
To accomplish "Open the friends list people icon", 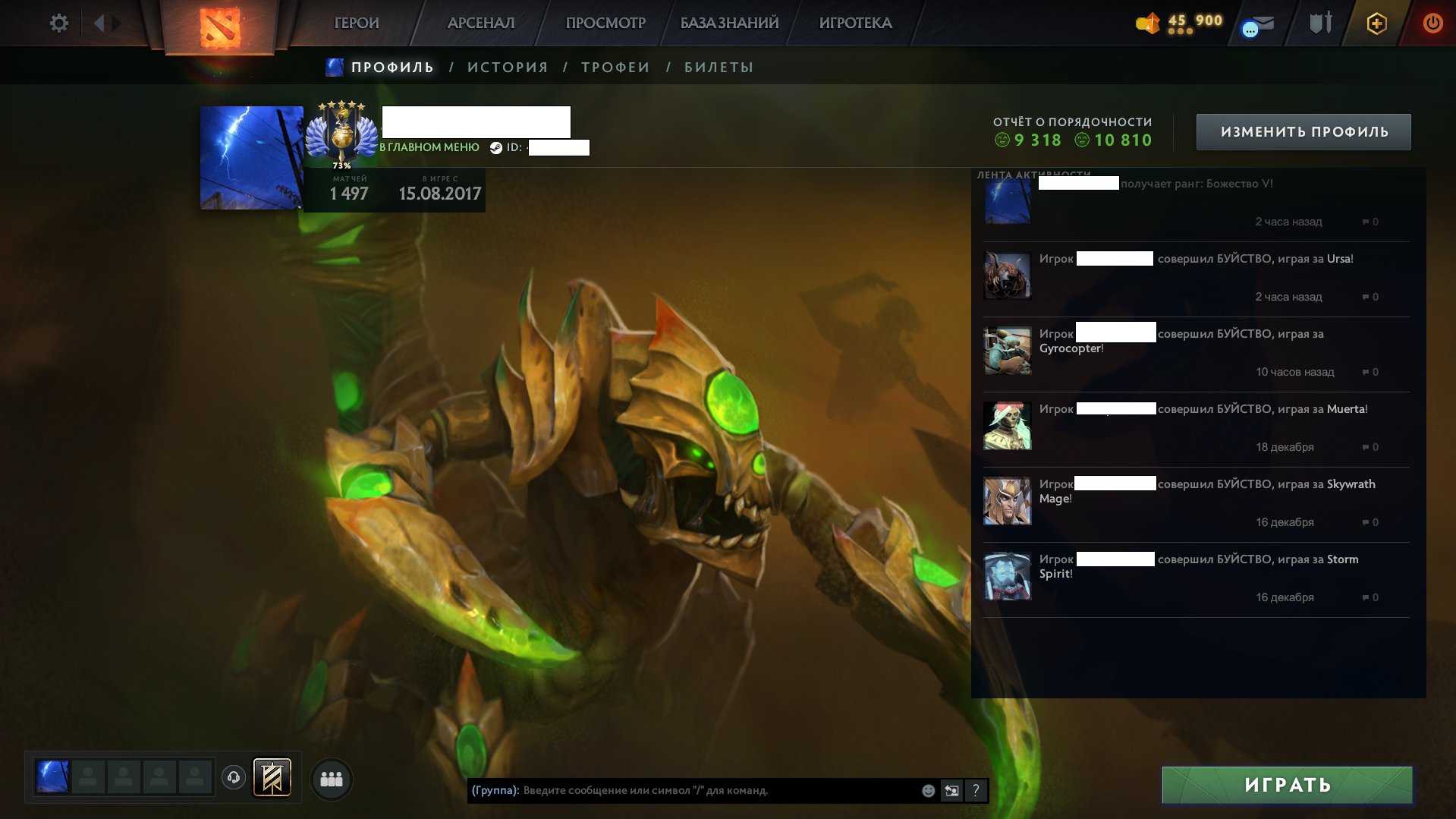I will tap(330, 778).
